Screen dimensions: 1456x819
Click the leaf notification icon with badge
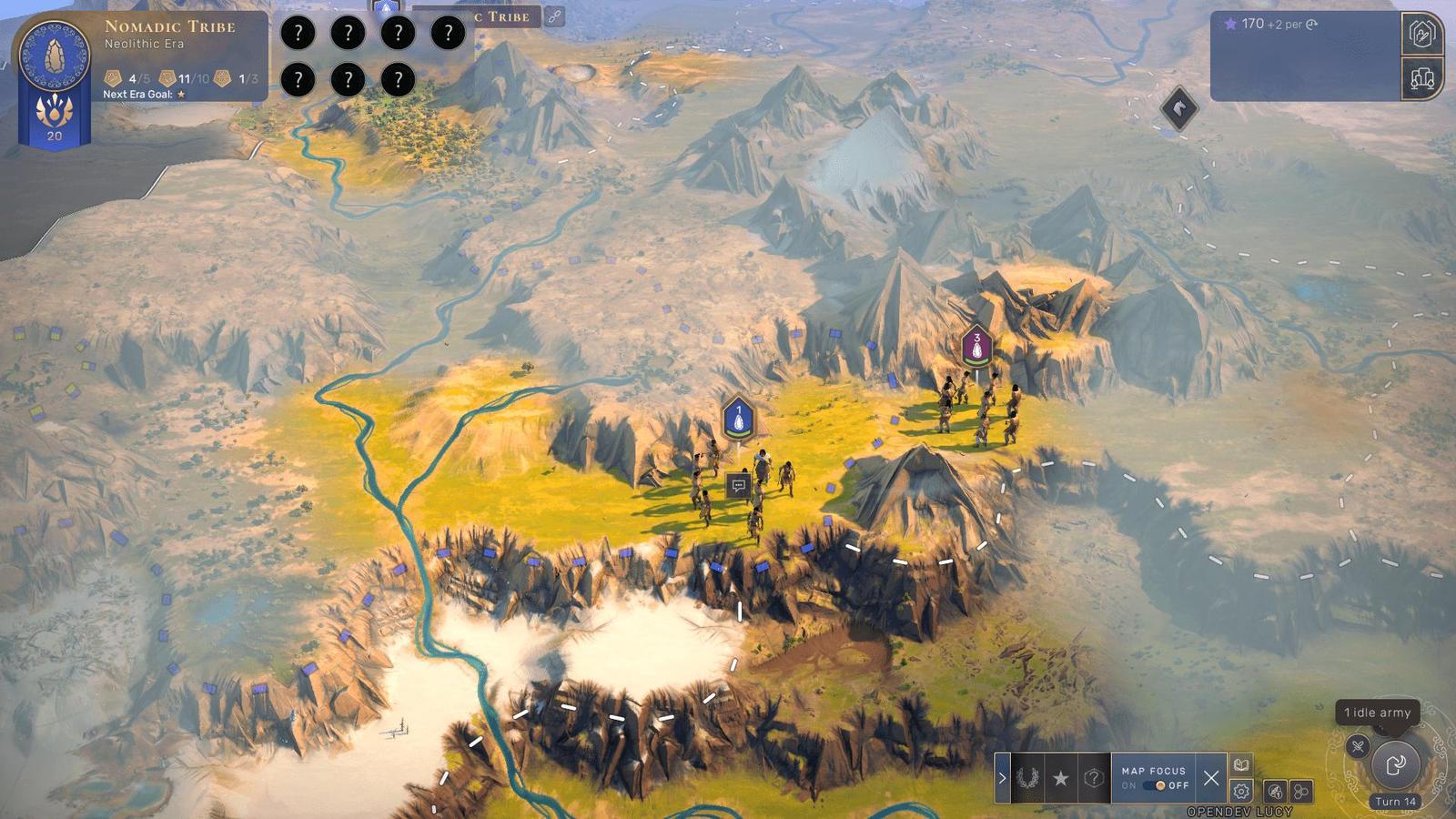point(1276,792)
